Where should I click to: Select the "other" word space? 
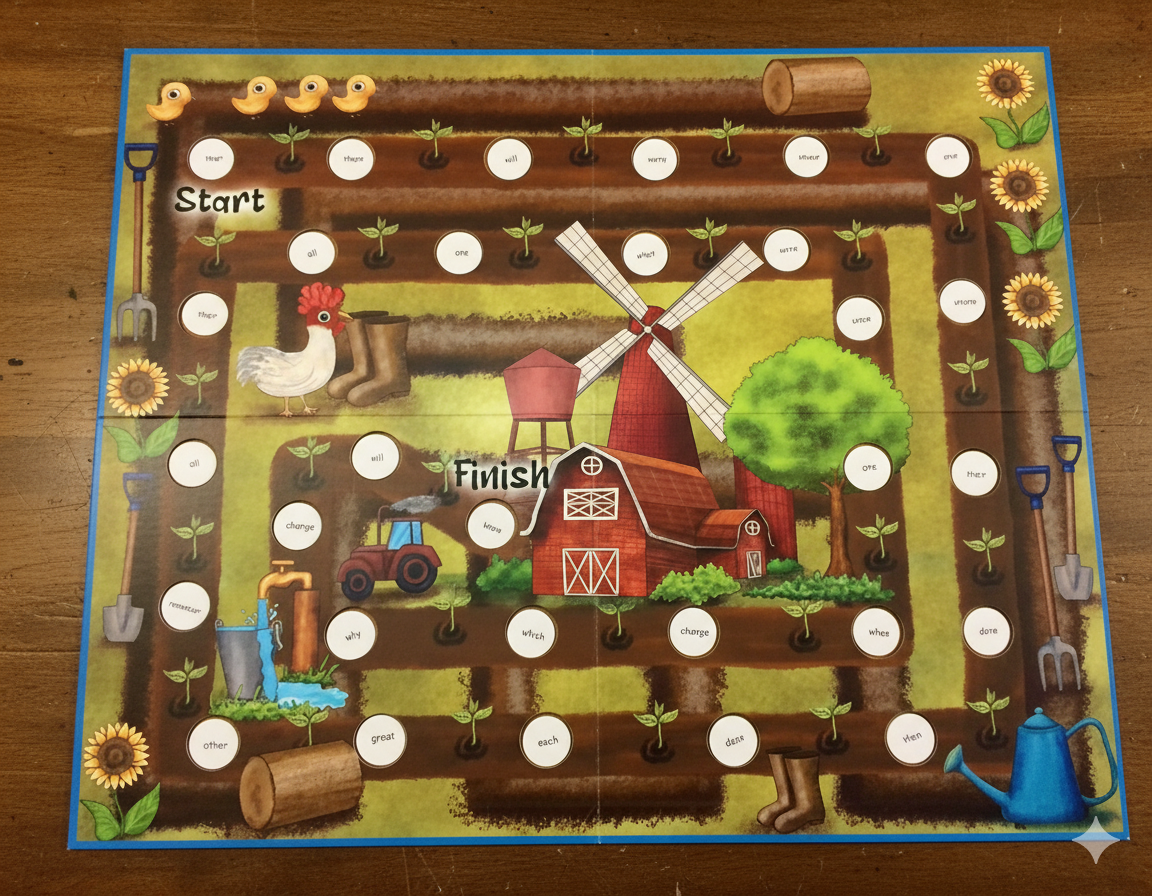[214, 745]
